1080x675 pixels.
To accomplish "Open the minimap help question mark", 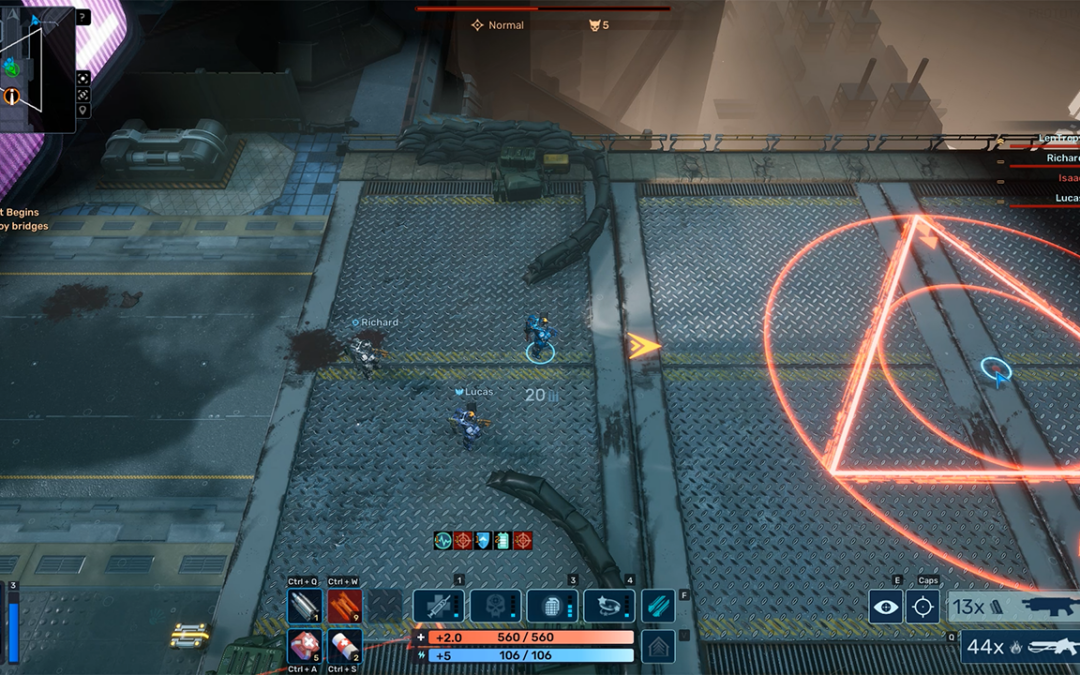I will click(x=82, y=17).
